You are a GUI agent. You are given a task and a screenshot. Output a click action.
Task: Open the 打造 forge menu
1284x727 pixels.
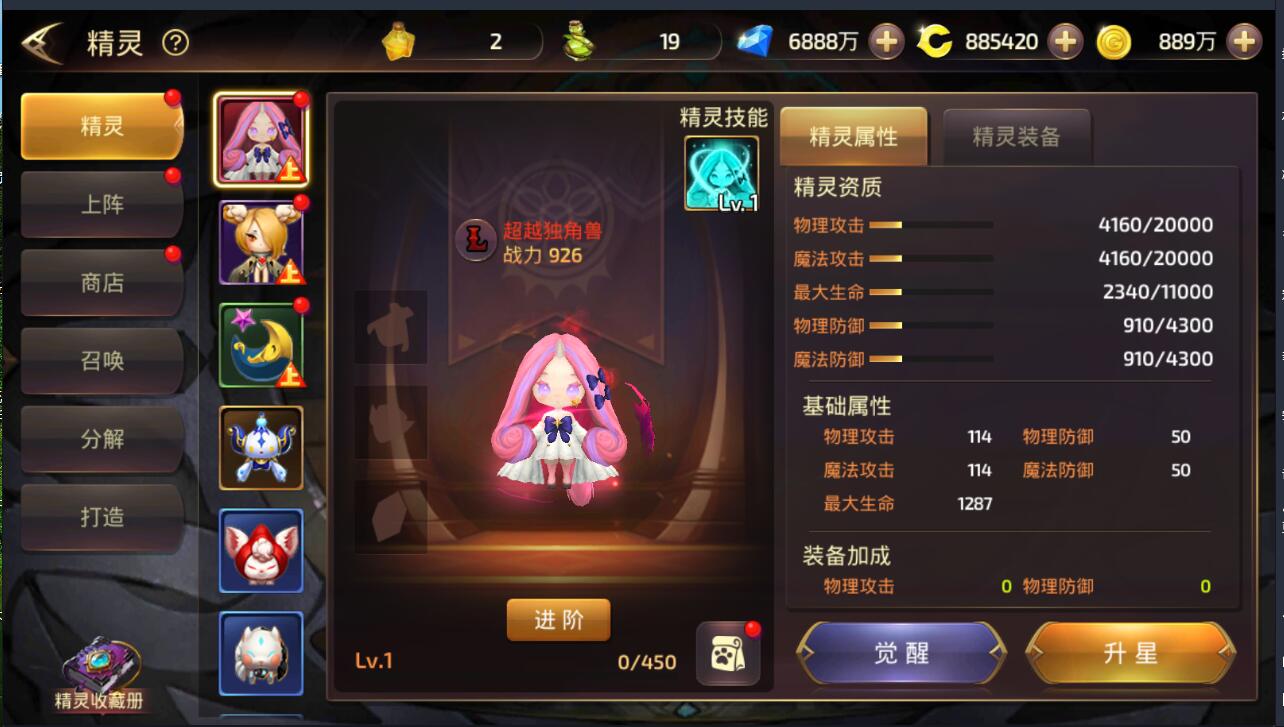(x=101, y=516)
